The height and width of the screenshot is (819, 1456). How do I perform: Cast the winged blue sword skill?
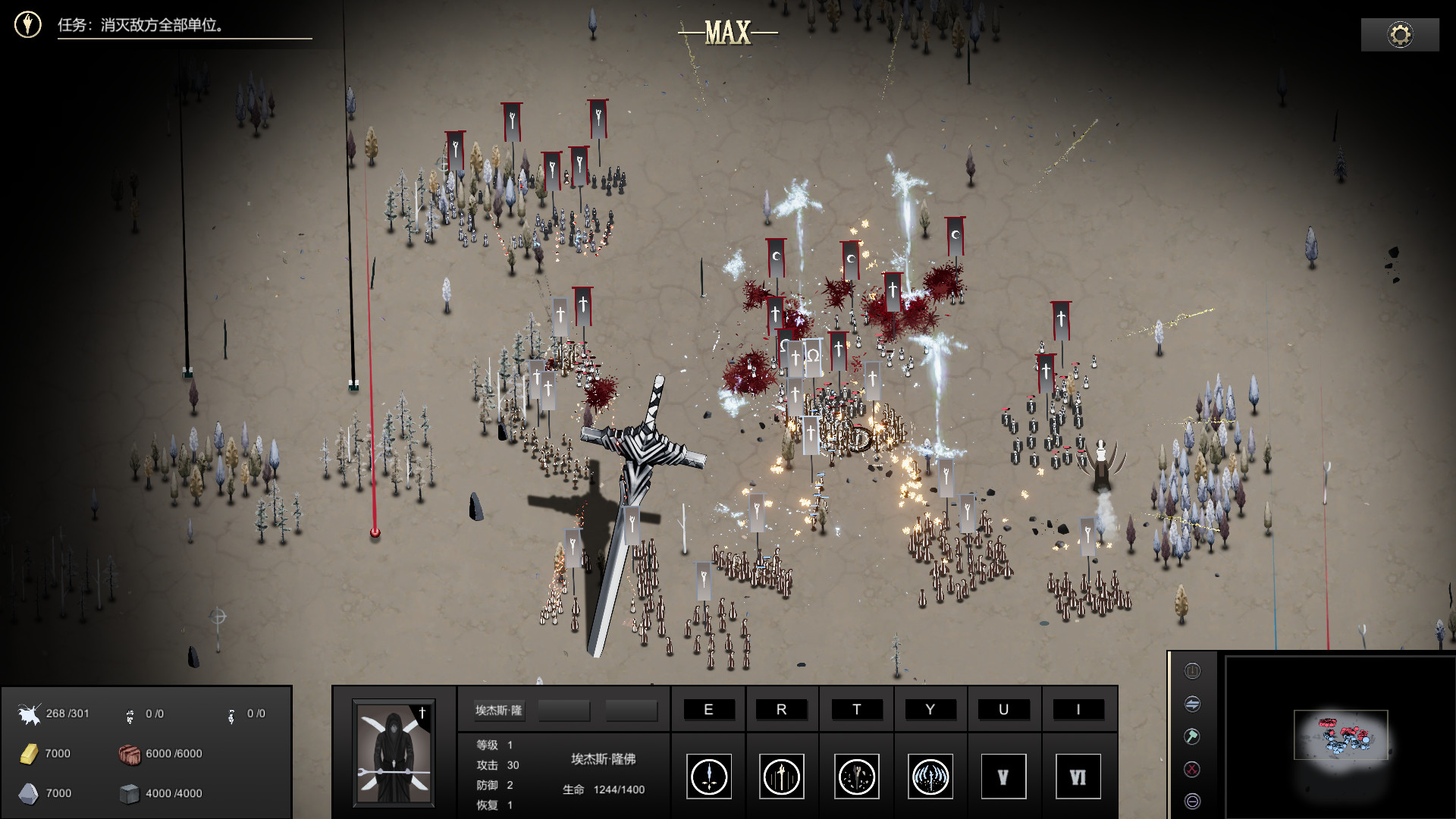pos(930,777)
